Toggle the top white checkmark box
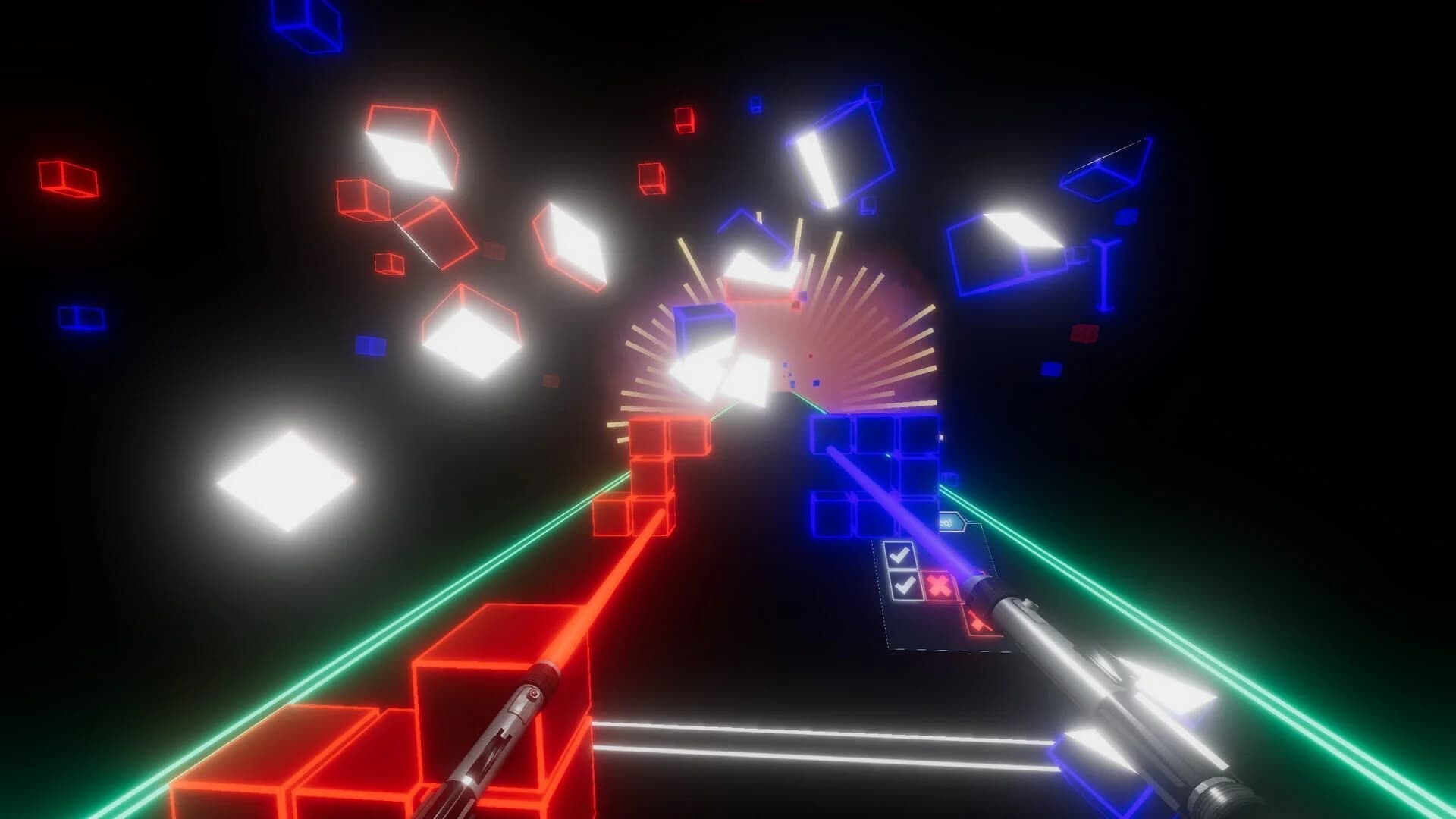 coord(901,555)
